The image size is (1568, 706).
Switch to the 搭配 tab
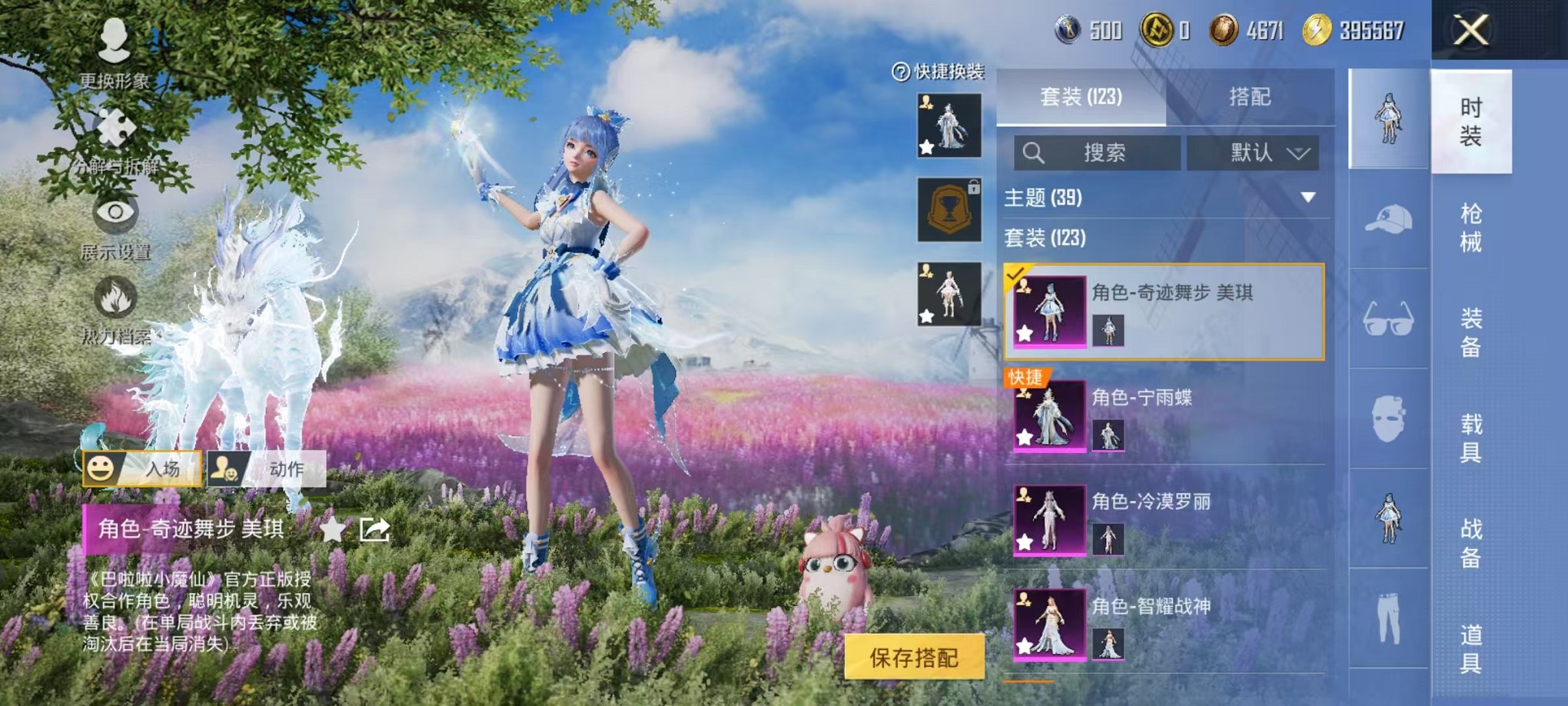[x=1249, y=97]
